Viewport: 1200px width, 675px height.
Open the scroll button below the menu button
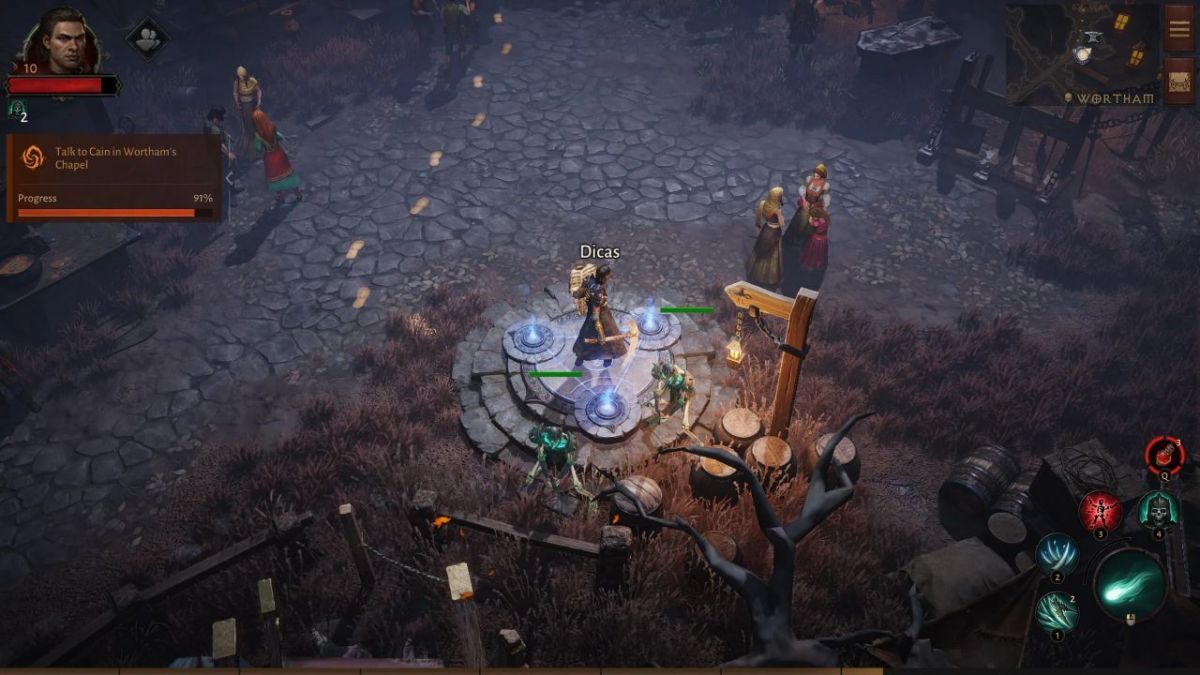point(1179,81)
